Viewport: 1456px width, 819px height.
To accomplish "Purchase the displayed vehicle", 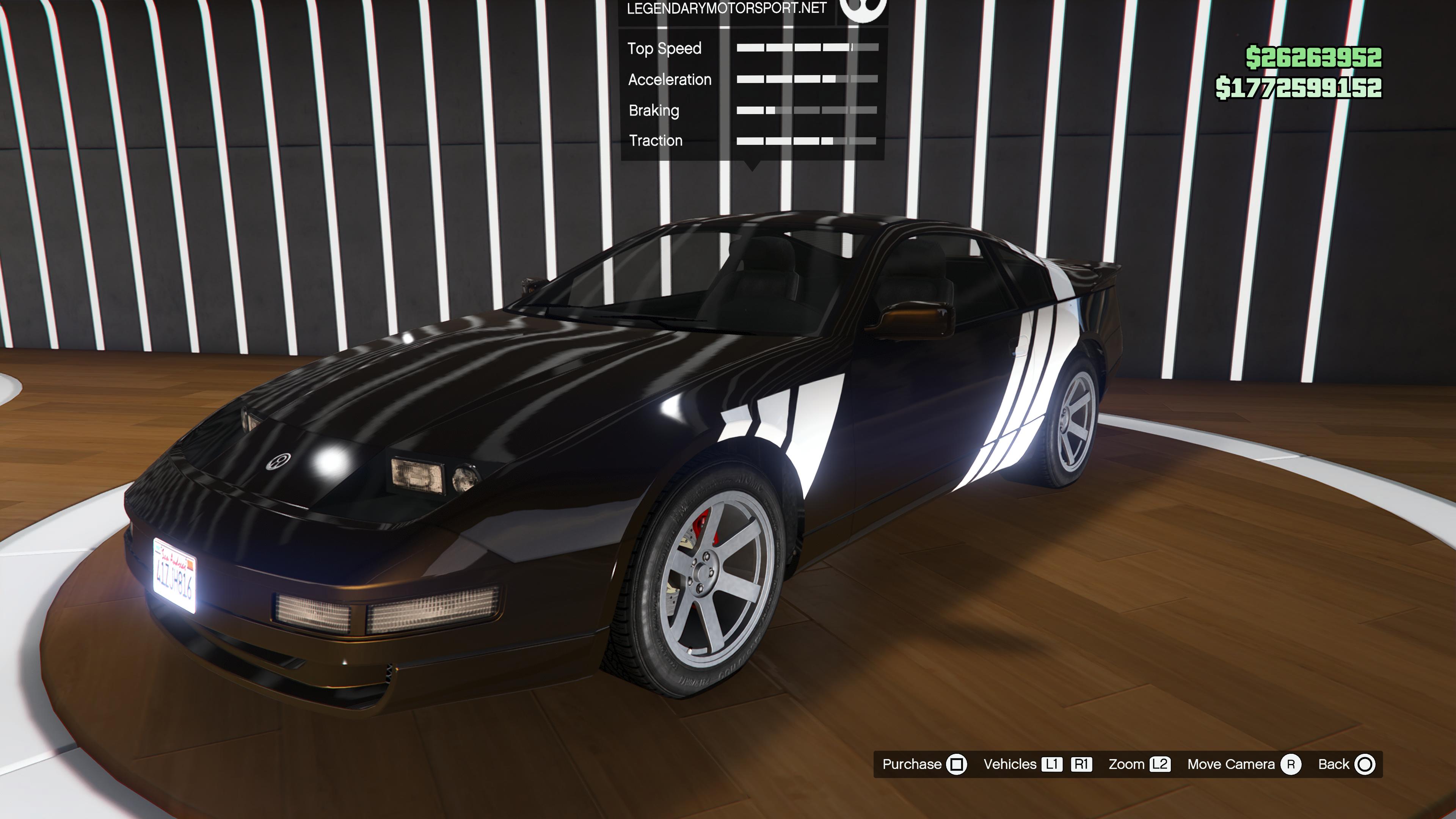I will tap(924, 764).
